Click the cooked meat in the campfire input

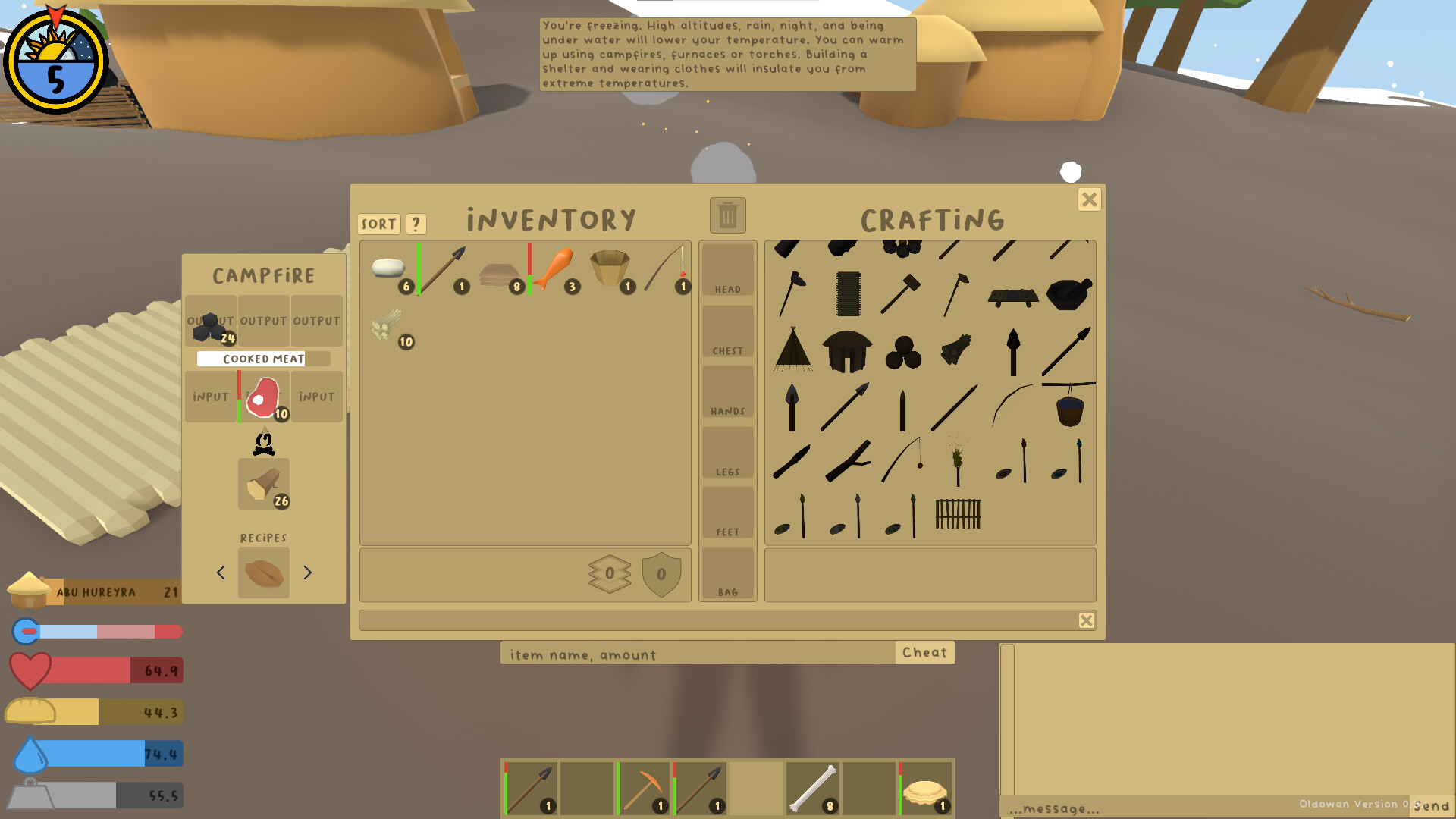click(264, 396)
